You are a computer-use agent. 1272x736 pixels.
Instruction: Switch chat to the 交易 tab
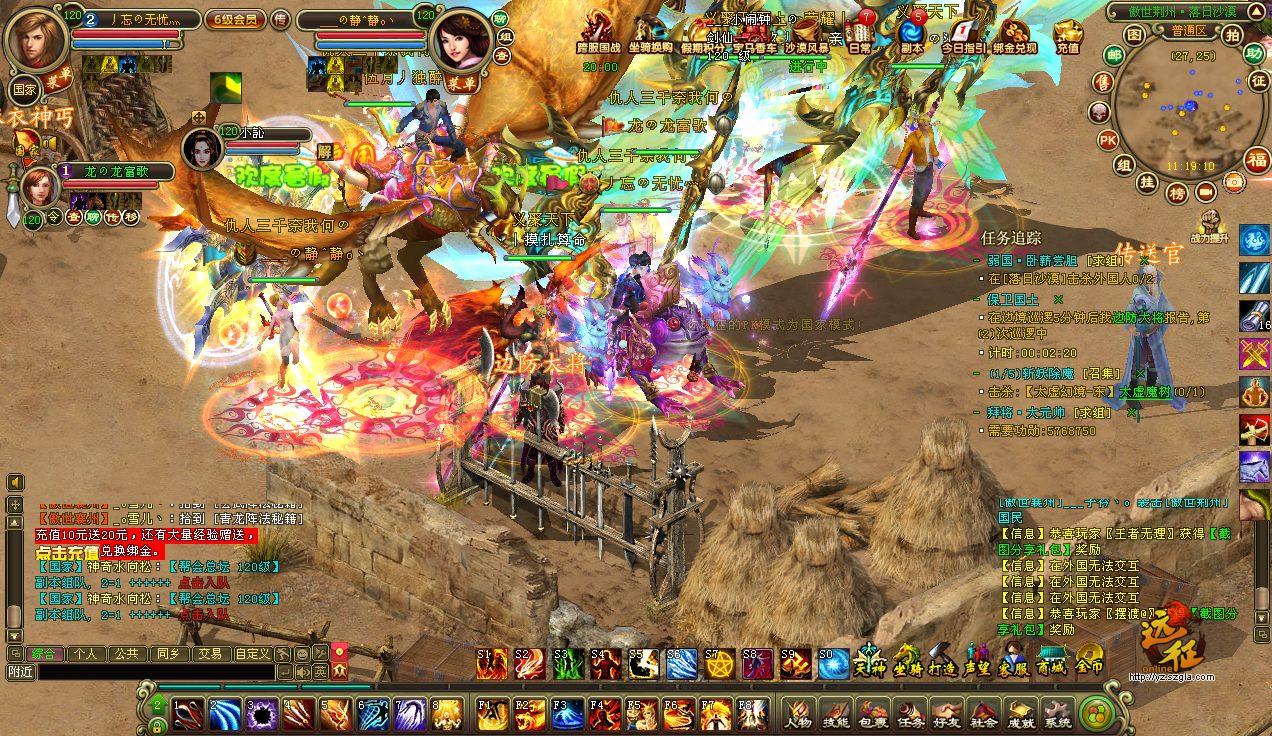209,654
